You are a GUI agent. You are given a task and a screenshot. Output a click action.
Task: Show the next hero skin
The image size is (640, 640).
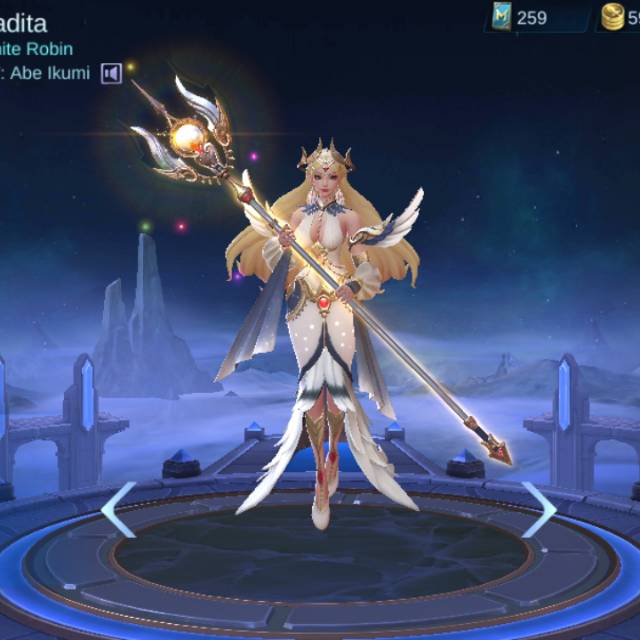[538, 509]
